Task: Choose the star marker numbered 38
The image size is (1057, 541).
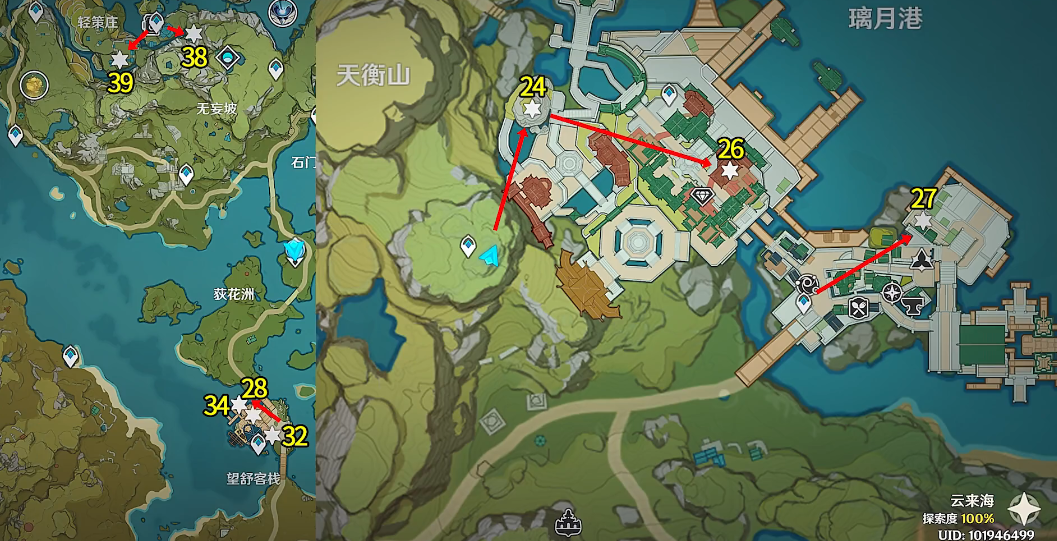Action: pos(193,34)
